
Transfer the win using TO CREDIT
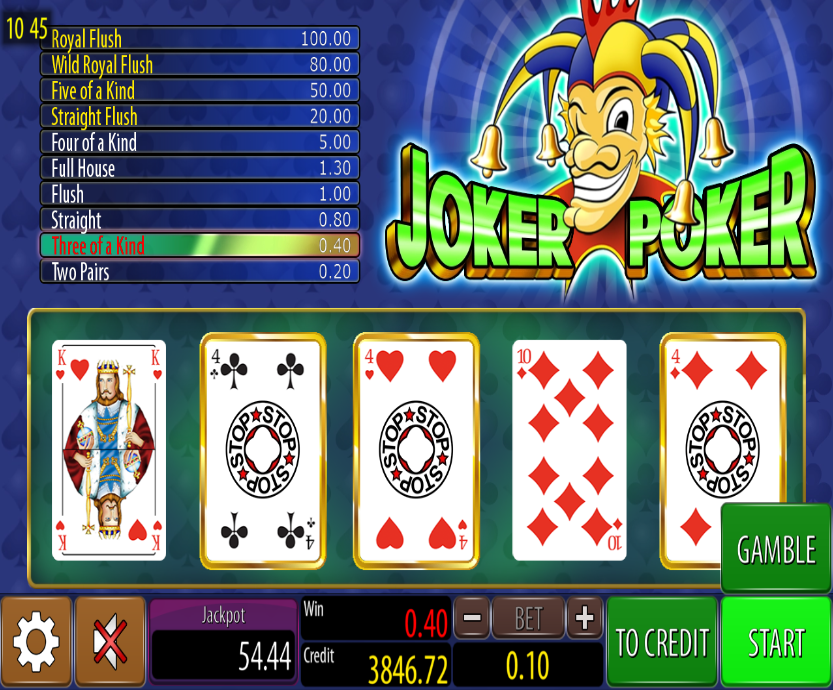click(x=662, y=641)
